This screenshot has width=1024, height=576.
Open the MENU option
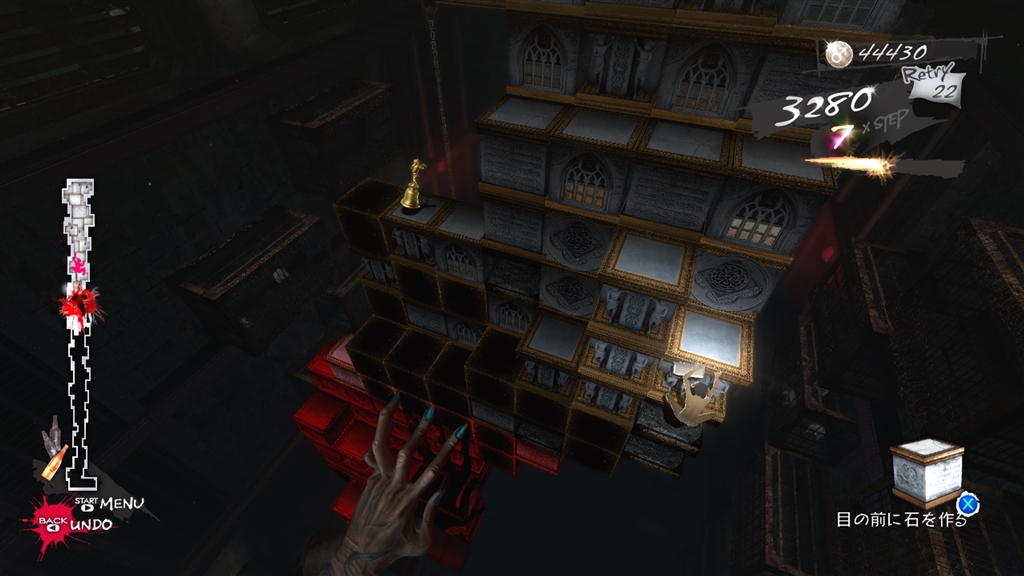tap(121, 502)
